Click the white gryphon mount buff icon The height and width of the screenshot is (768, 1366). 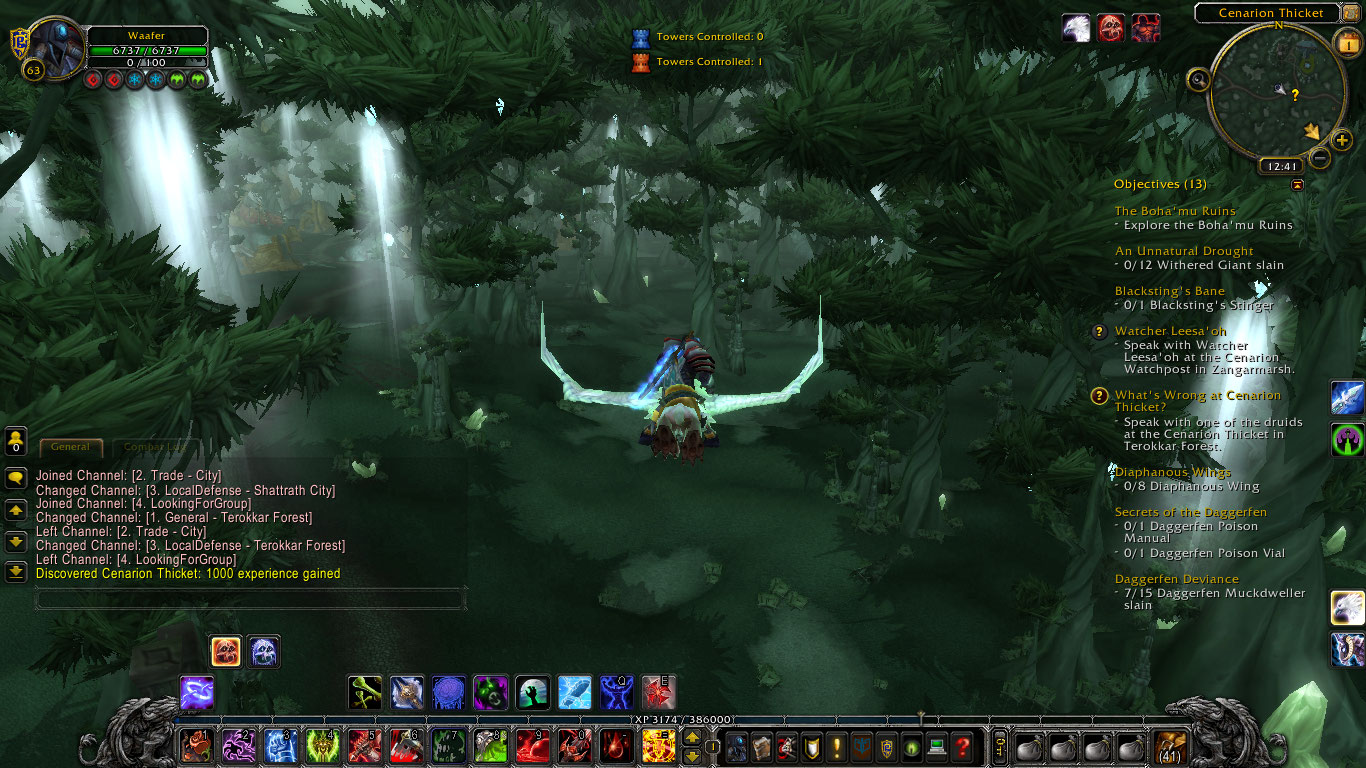coord(1076,28)
